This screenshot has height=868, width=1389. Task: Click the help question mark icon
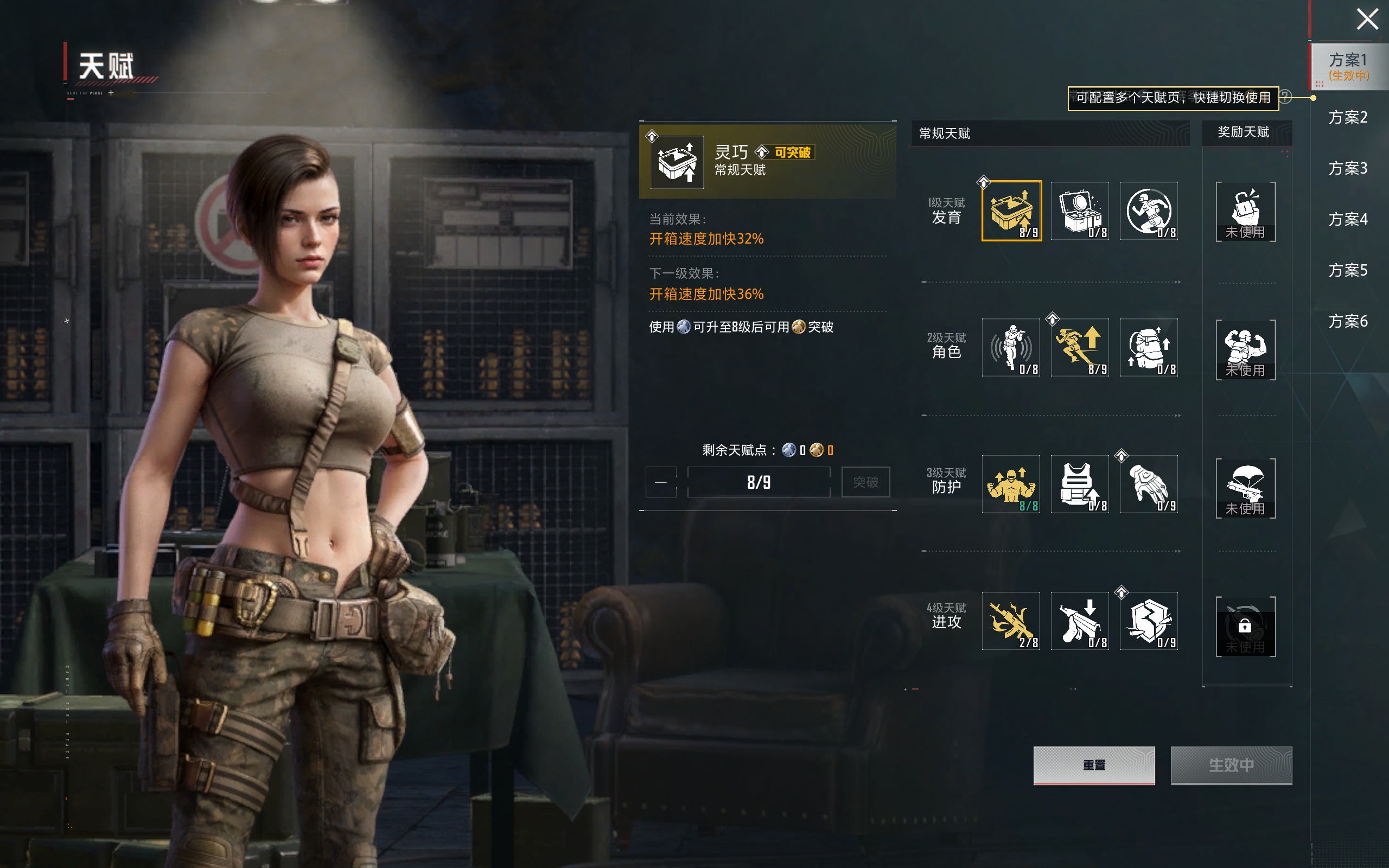coord(1286,97)
